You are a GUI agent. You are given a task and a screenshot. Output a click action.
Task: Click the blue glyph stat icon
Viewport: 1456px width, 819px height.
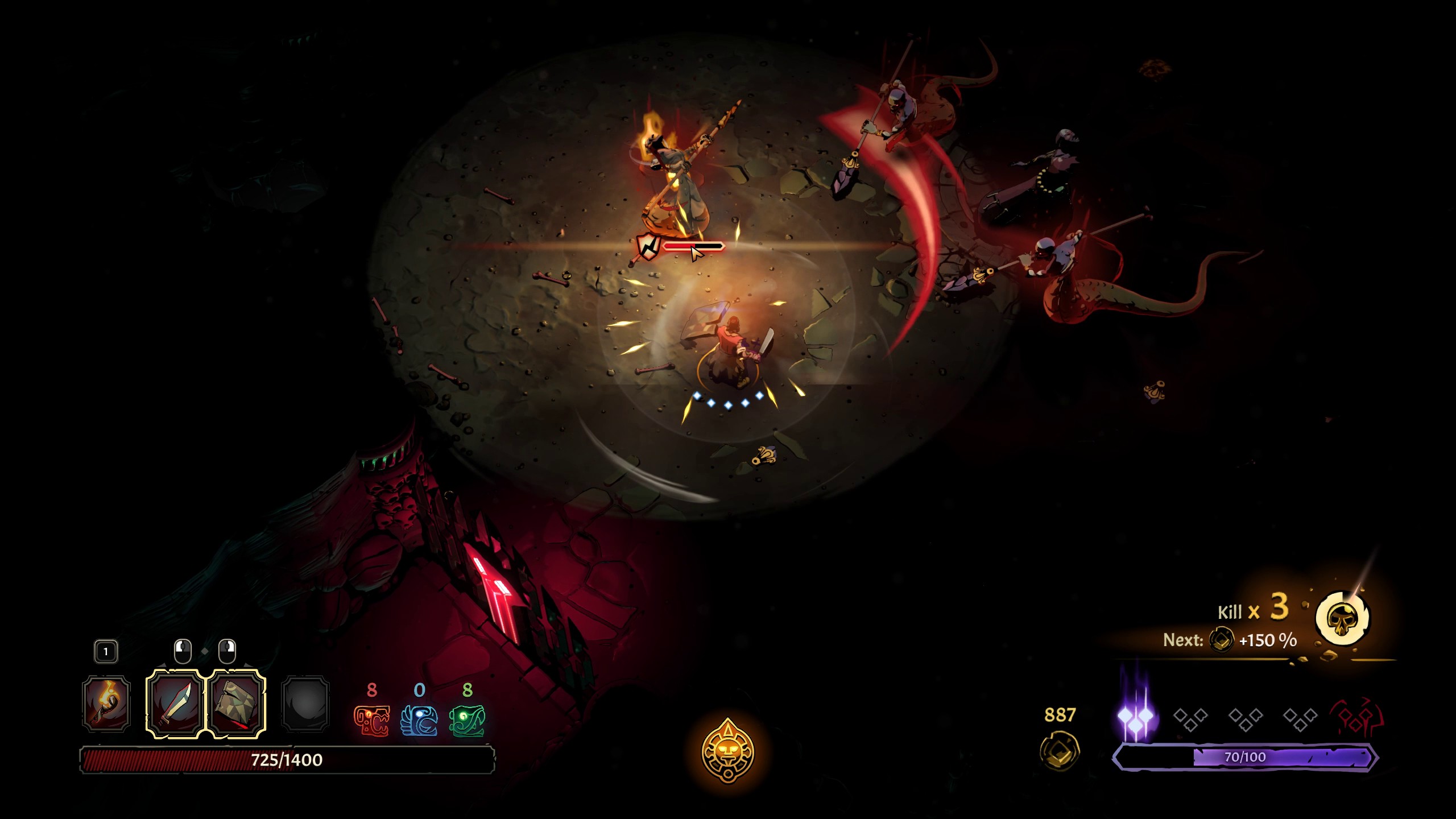(419, 721)
